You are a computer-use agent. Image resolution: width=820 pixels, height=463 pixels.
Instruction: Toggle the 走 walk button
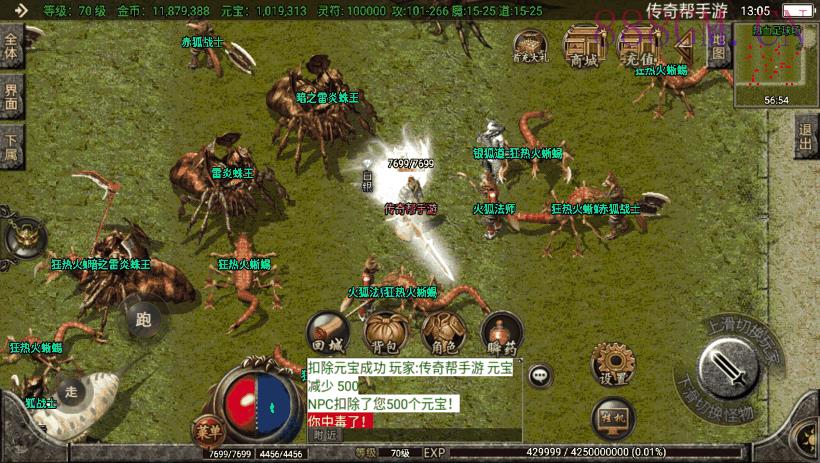(70, 391)
